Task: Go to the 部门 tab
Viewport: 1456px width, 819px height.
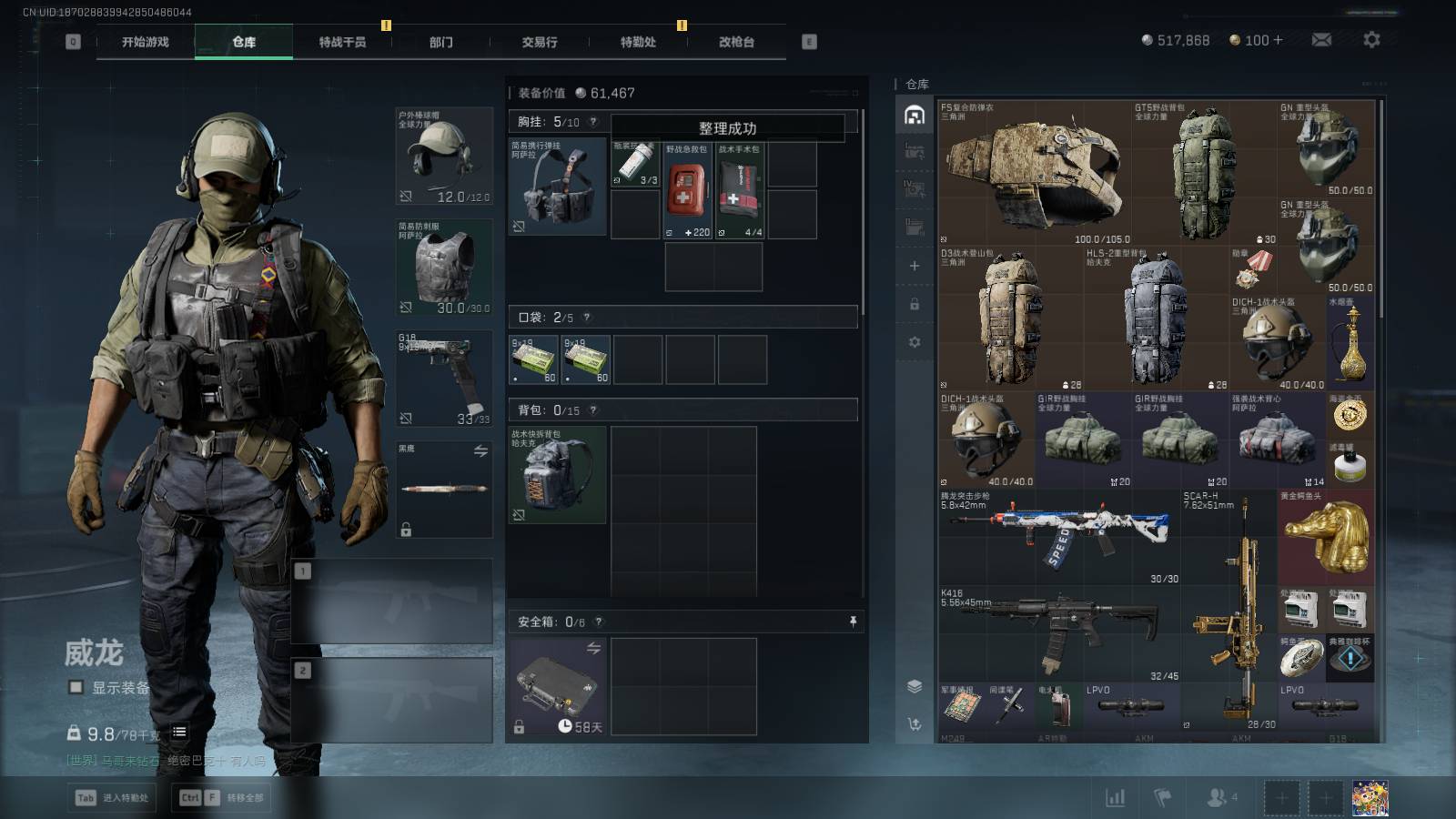Action: [x=441, y=42]
